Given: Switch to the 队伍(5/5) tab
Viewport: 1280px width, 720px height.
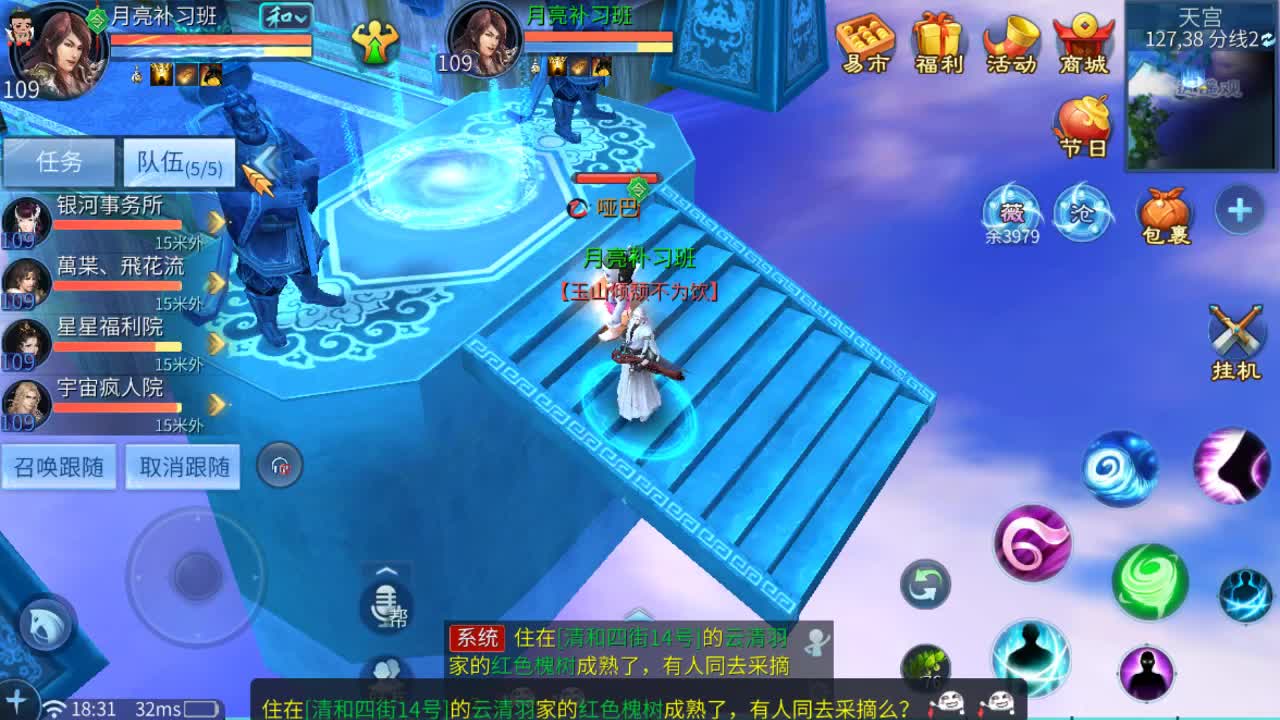Looking at the screenshot, I should click(176, 161).
